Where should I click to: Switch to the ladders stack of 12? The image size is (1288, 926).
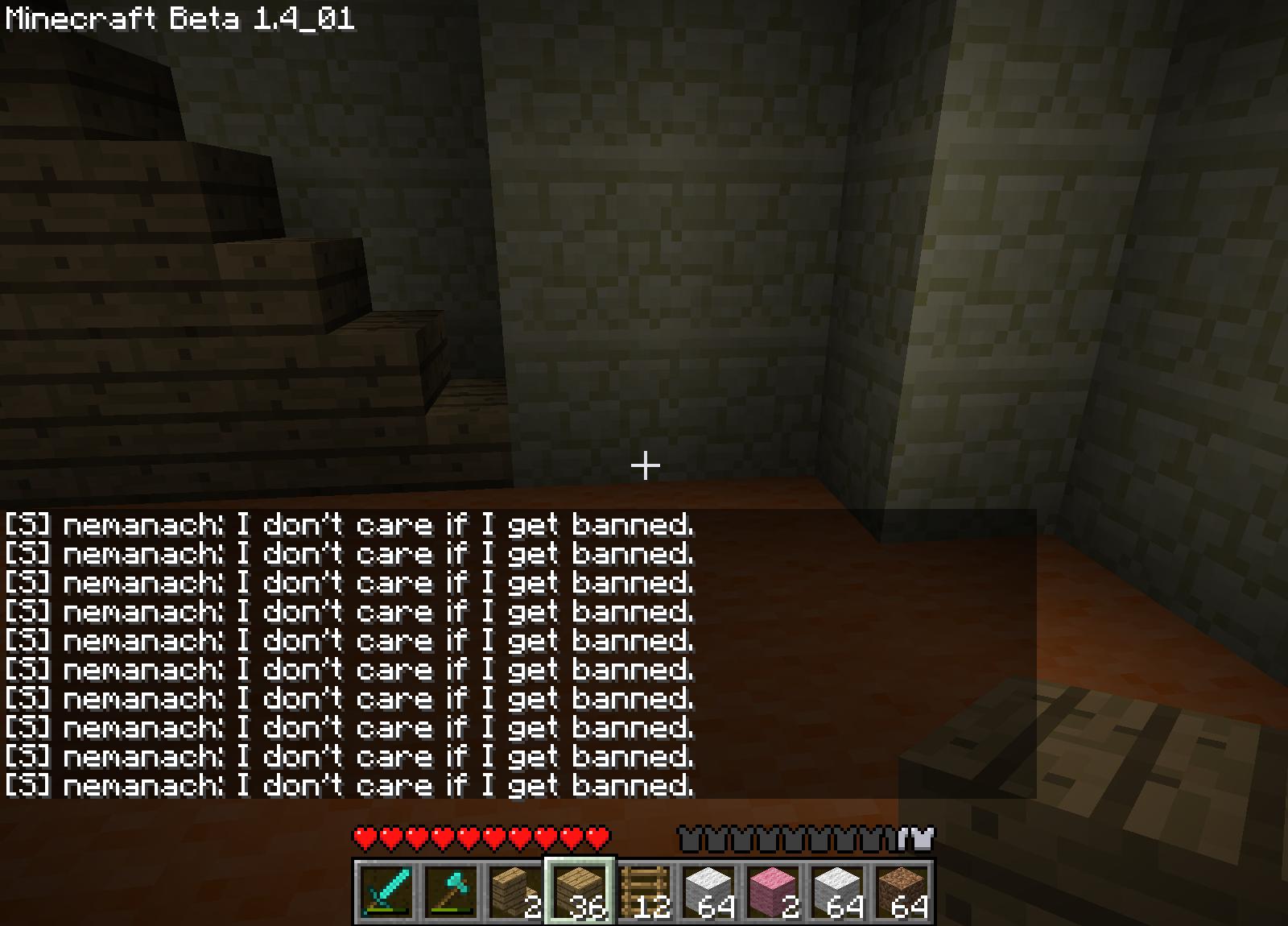pyautogui.click(x=644, y=891)
